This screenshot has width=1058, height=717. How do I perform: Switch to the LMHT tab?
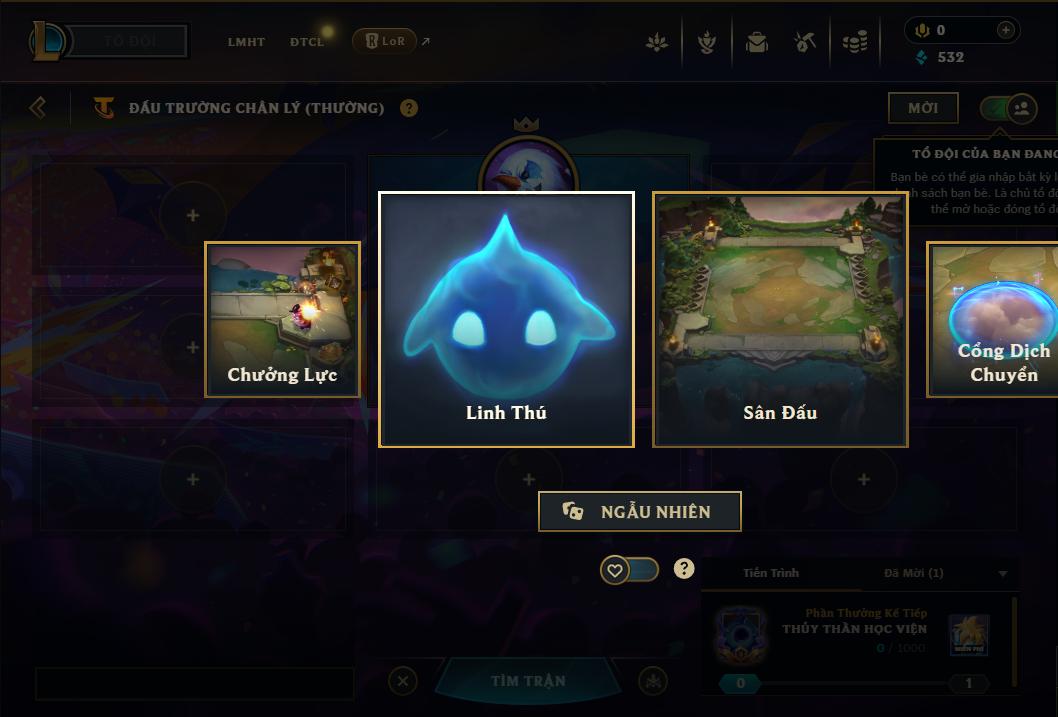[x=246, y=42]
